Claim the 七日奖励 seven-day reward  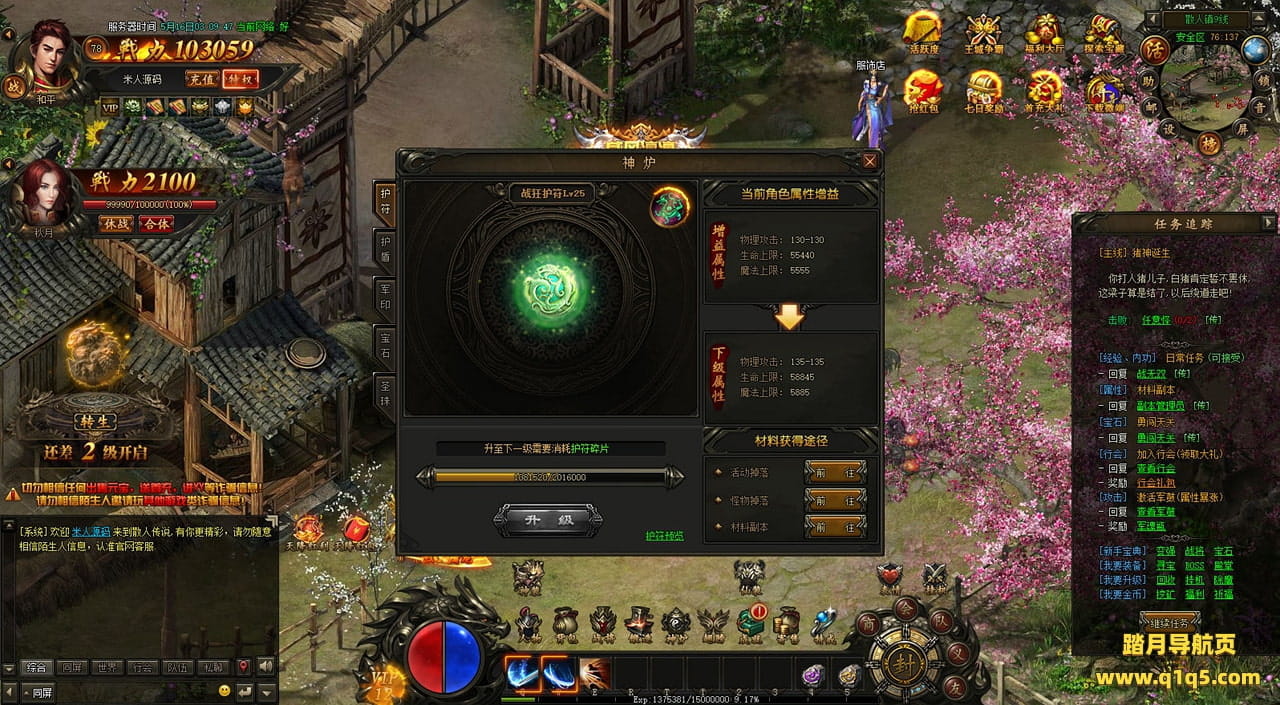pos(984,91)
